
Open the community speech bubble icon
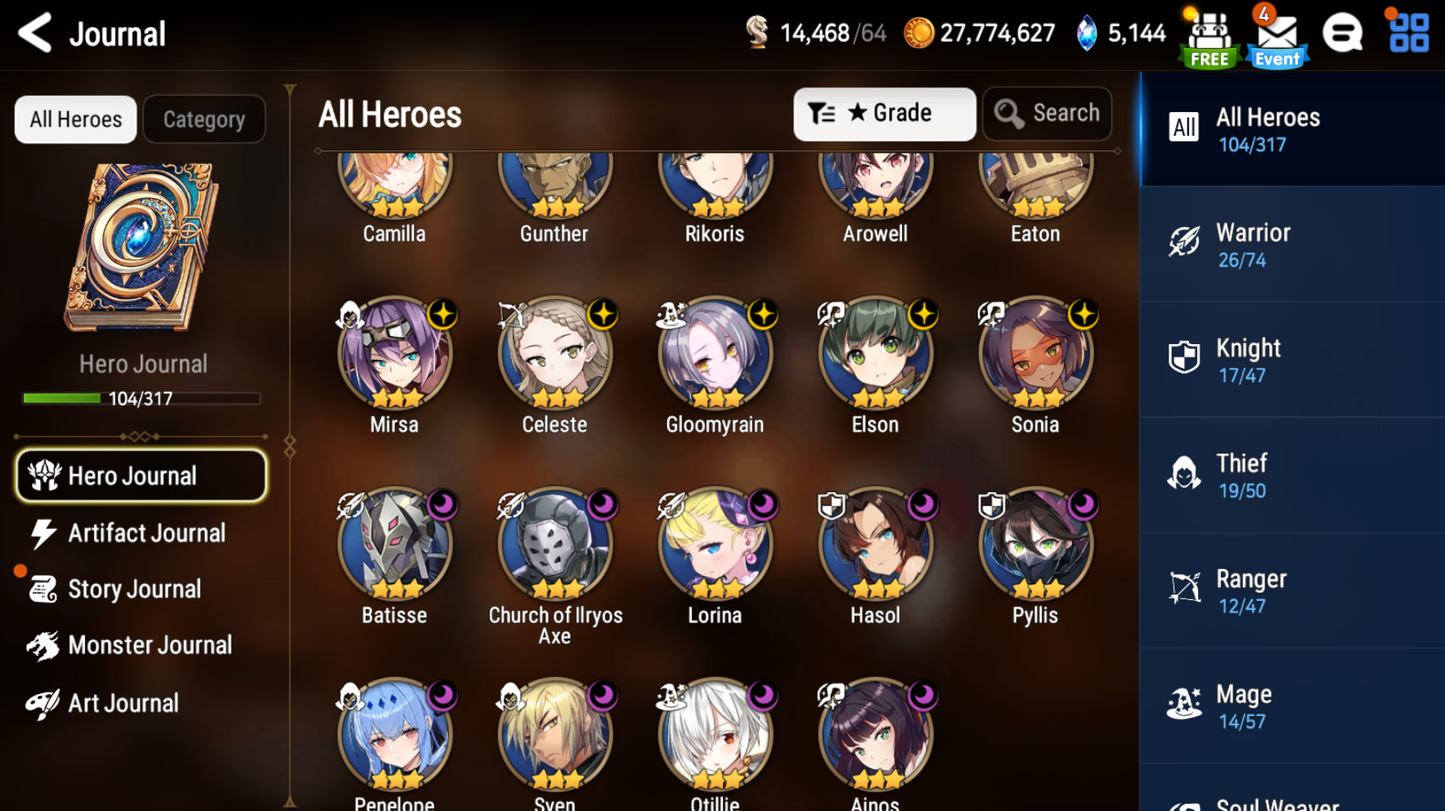point(1342,33)
